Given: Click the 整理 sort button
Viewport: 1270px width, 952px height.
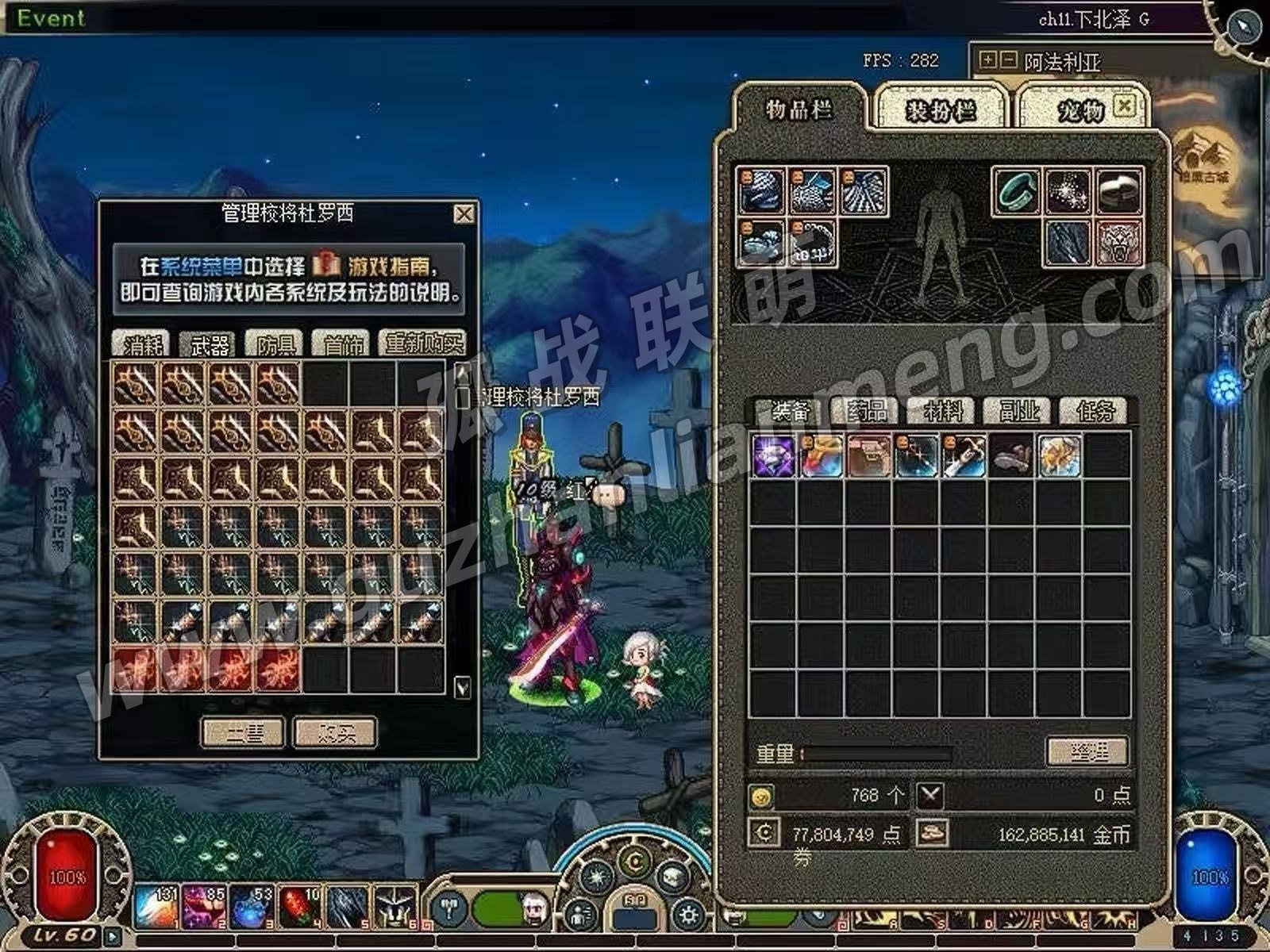Looking at the screenshot, I should pos(1087,750).
